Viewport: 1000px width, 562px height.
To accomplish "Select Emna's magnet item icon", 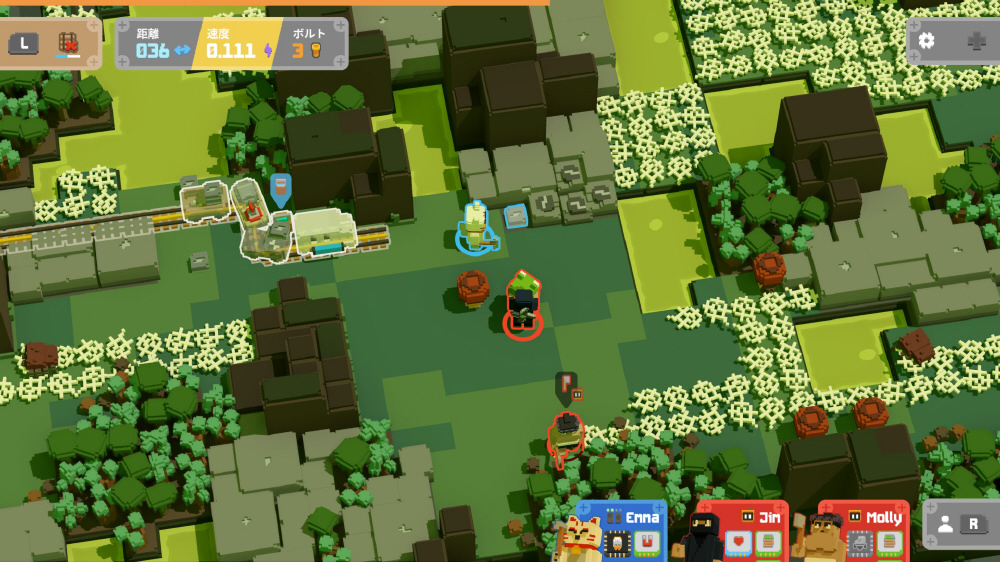I will pyautogui.click(x=645, y=543).
